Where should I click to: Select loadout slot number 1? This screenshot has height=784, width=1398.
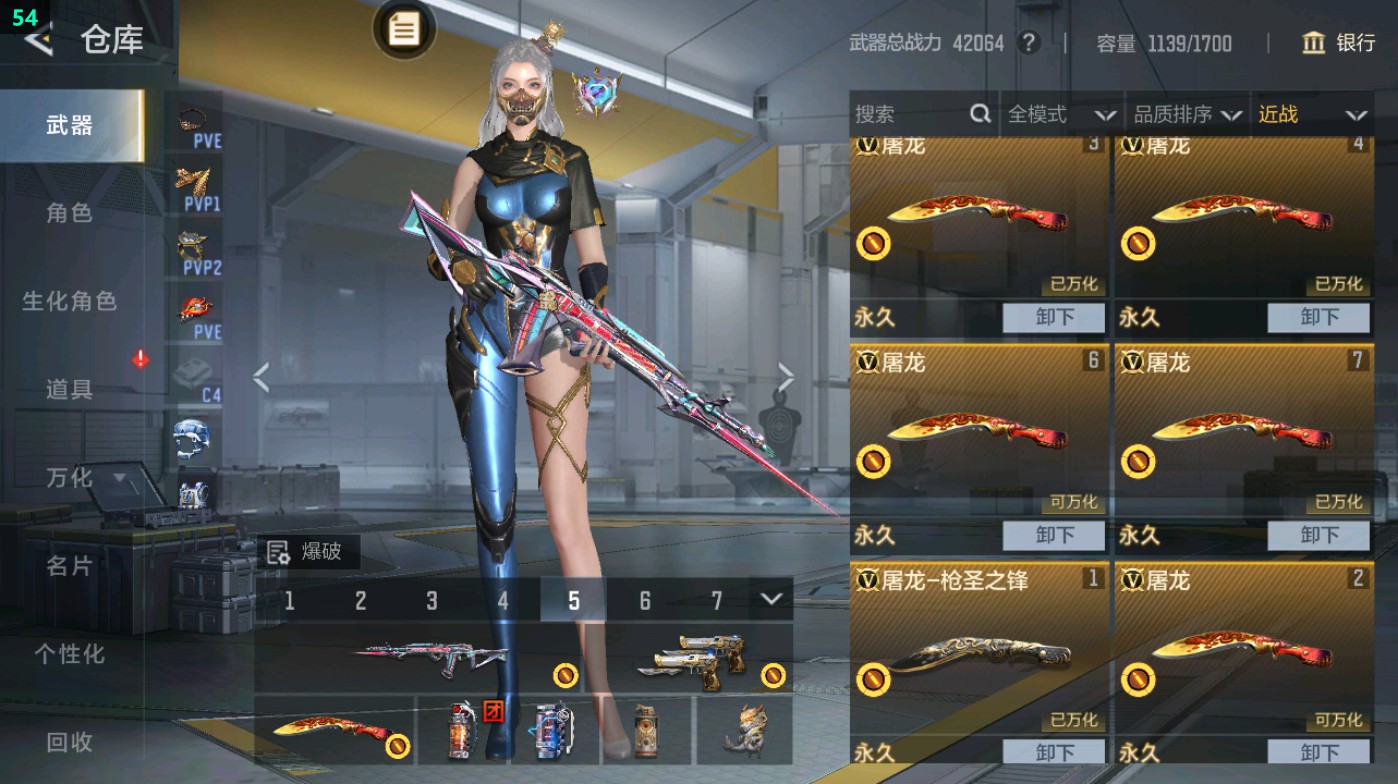(x=290, y=601)
